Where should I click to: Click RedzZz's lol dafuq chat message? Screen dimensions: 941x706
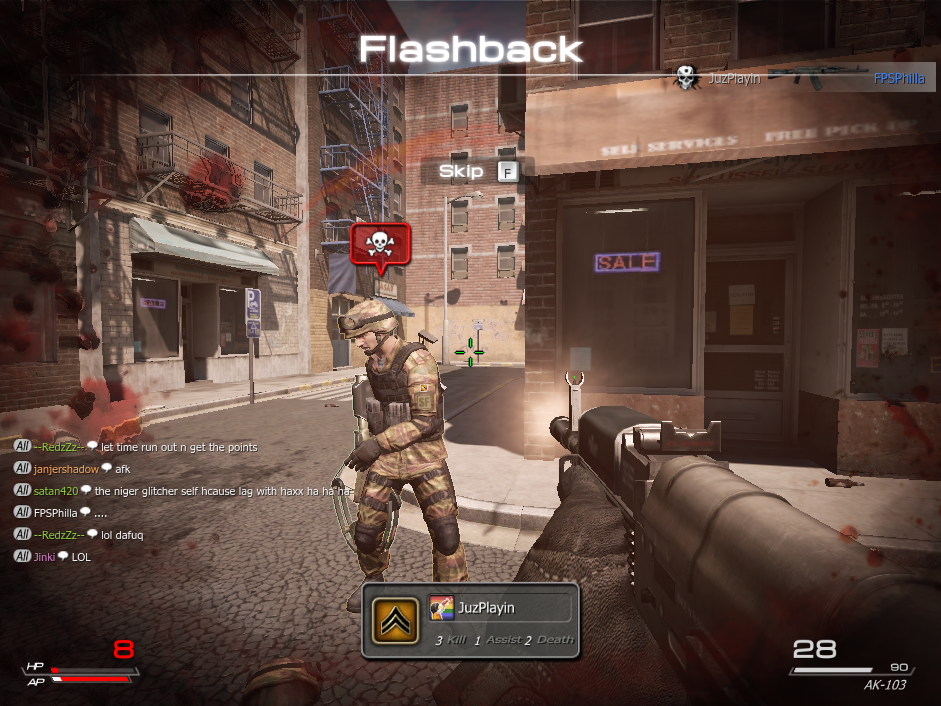[x=124, y=535]
